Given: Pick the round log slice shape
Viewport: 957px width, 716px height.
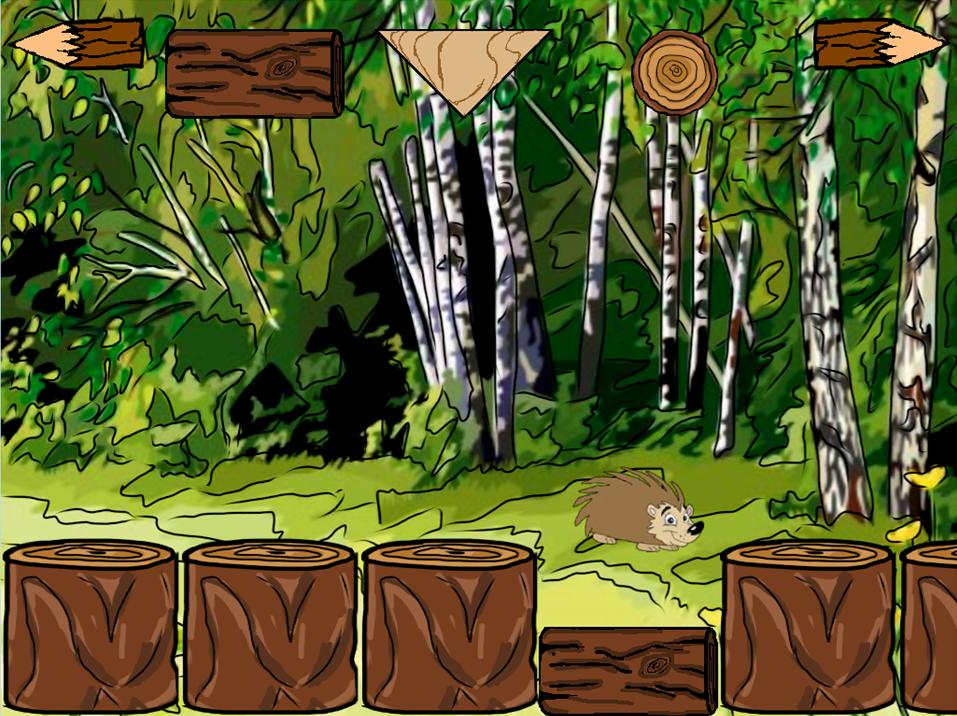Looking at the screenshot, I should pos(674,72).
